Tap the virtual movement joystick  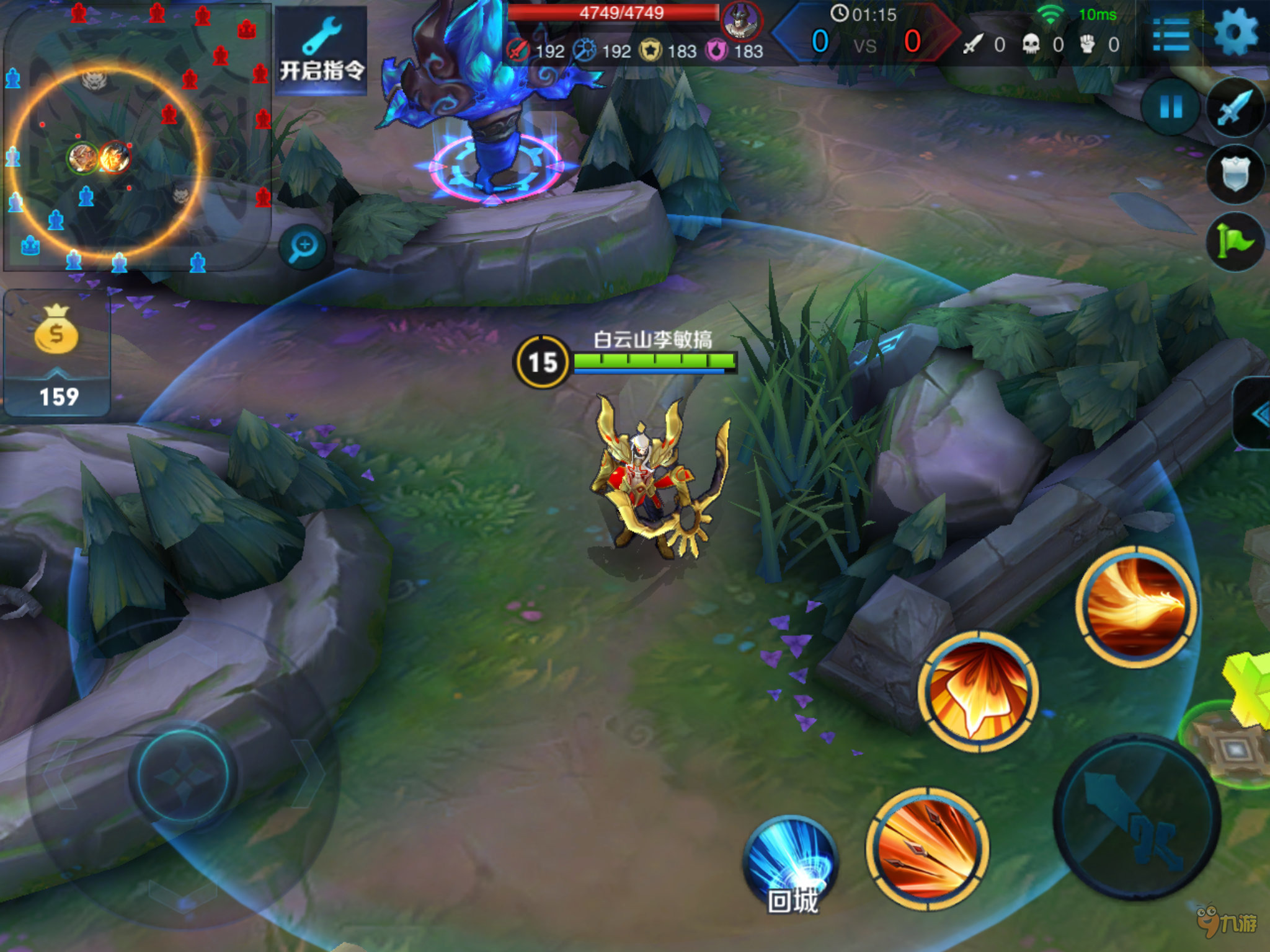click(x=183, y=775)
